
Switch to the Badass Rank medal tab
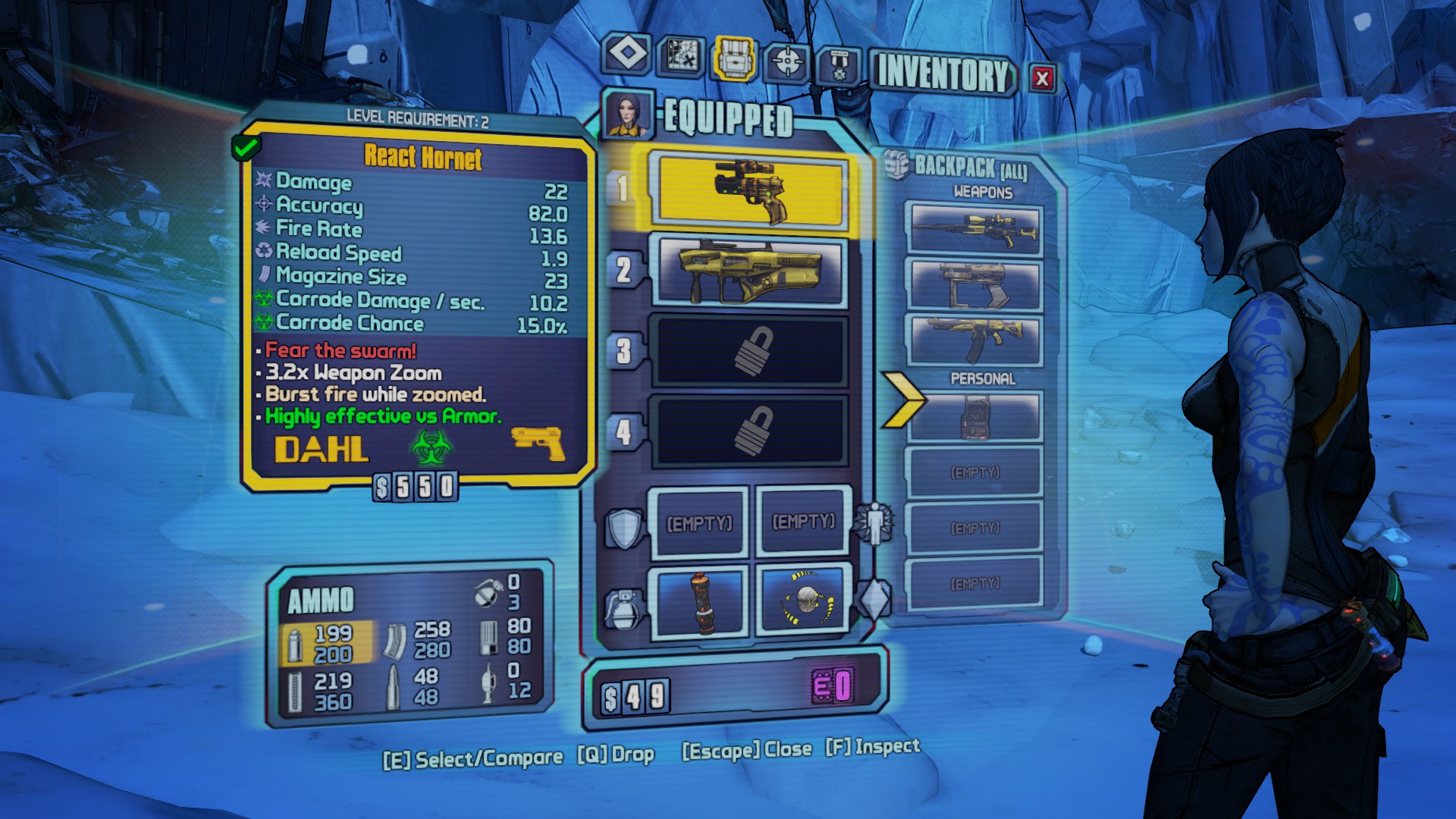(839, 66)
